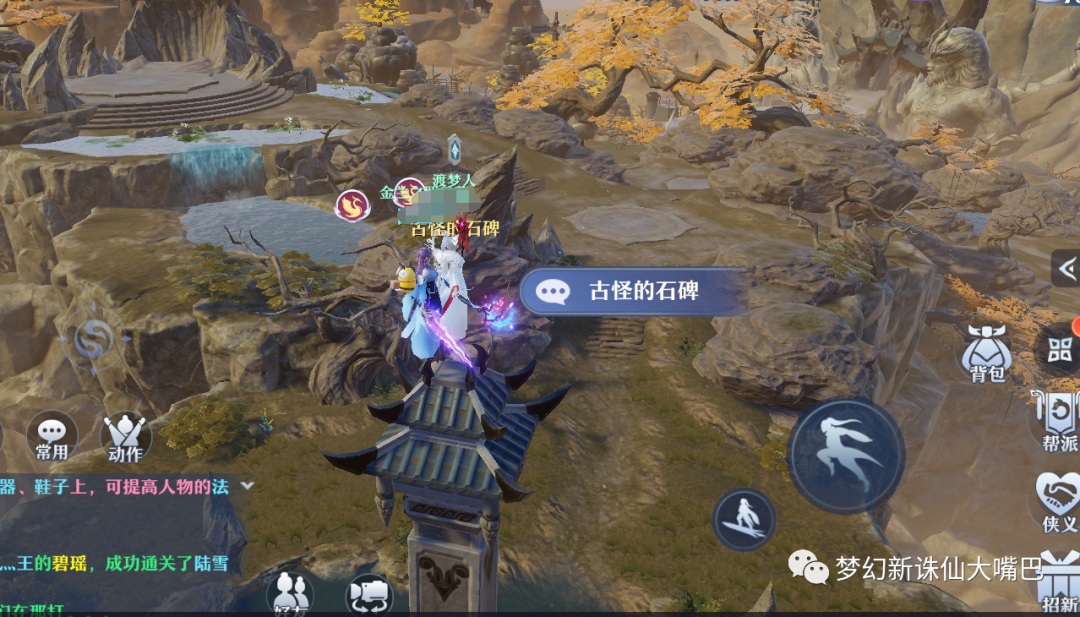Screen dimensions: 1080x617
Task: Open the 招新 gift menu
Action: click(1060, 582)
